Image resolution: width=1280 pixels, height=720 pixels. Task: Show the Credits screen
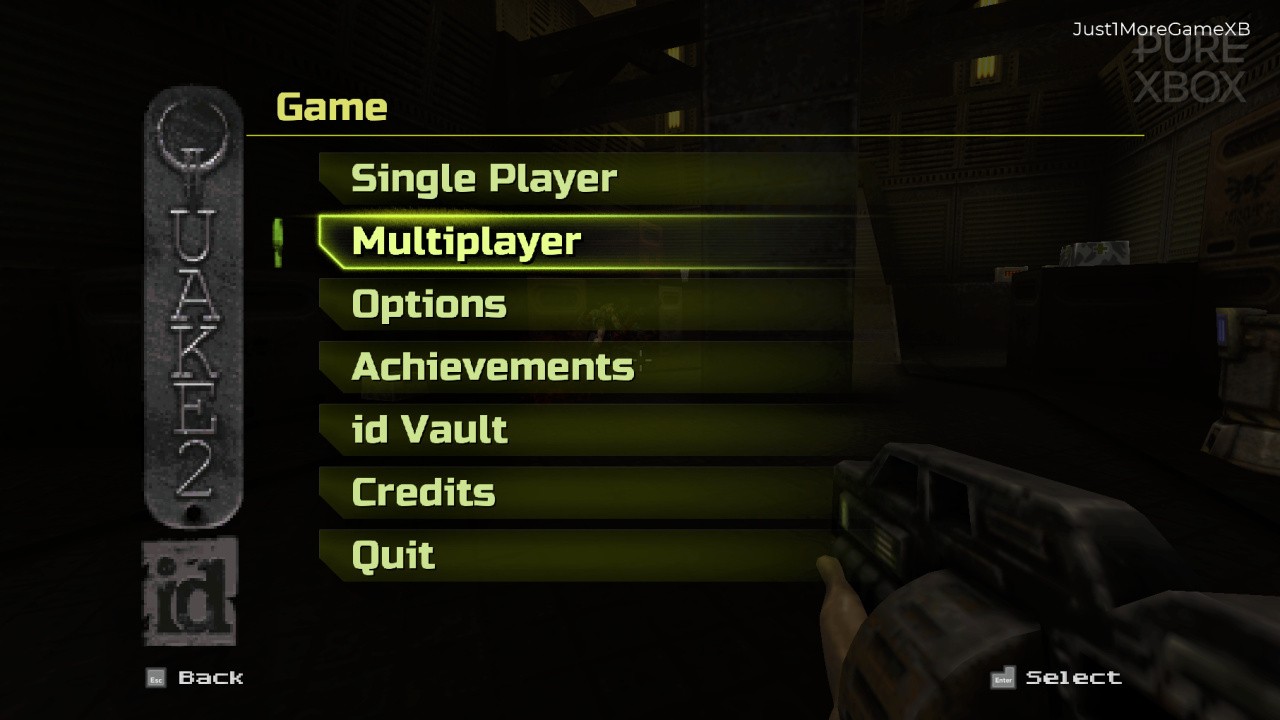(x=421, y=492)
